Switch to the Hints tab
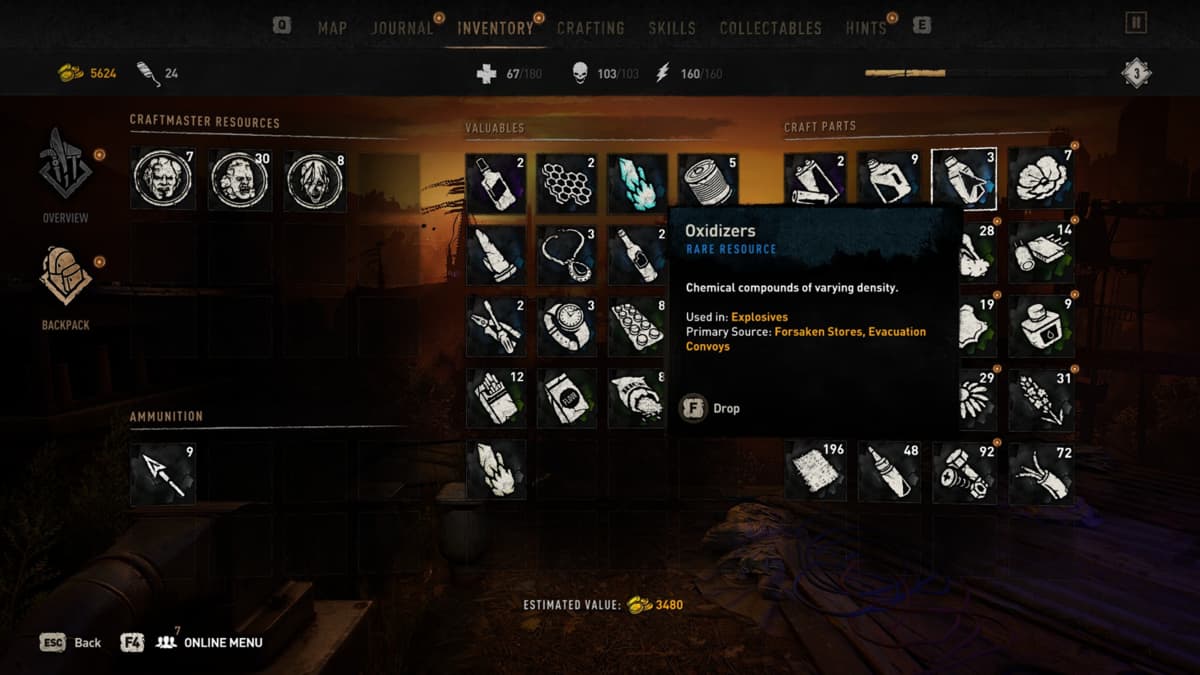Image resolution: width=1200 pixels, height=675 pixels. pos(866,28)
